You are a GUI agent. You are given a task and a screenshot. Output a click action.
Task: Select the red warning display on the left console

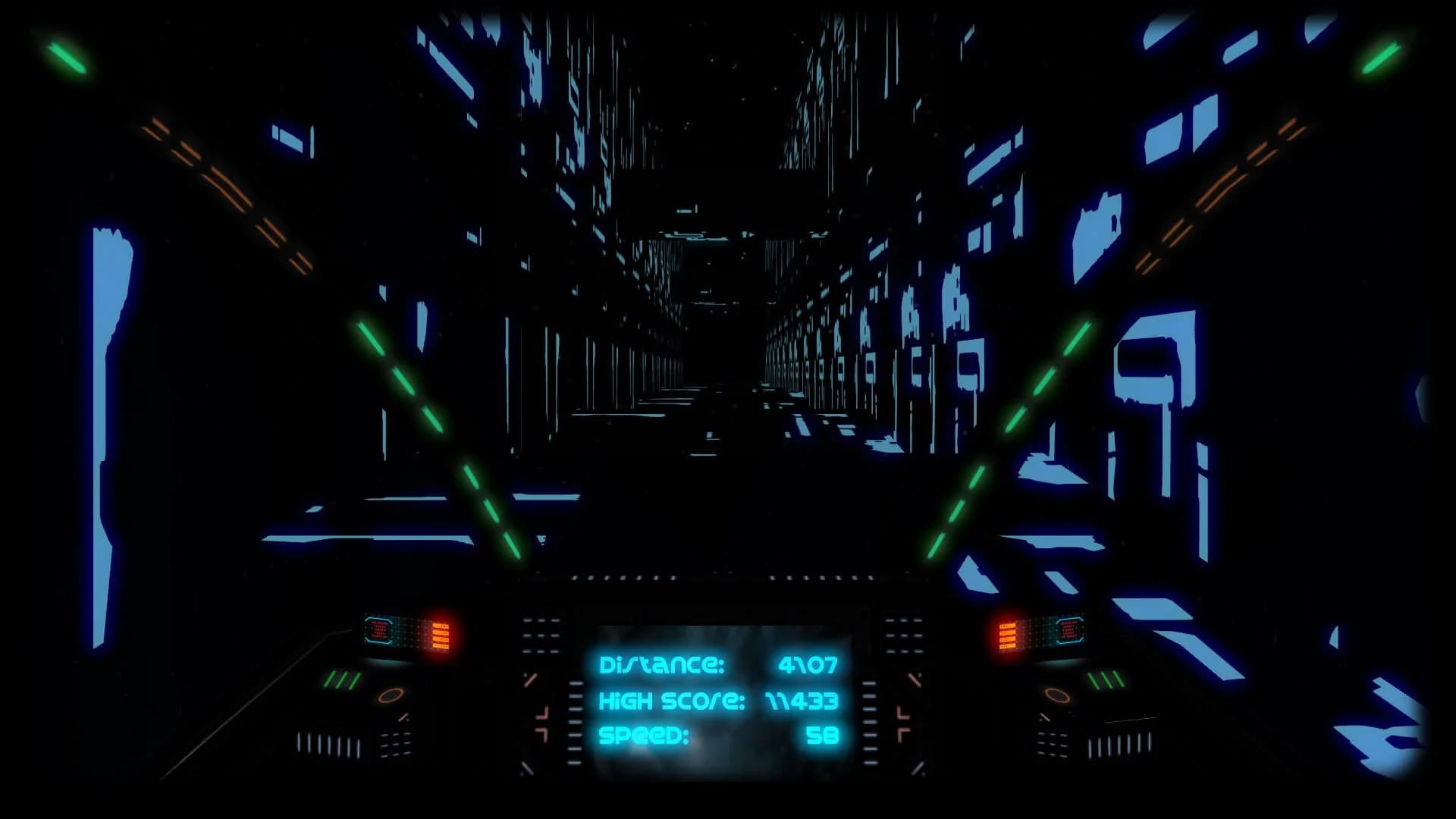378,632
